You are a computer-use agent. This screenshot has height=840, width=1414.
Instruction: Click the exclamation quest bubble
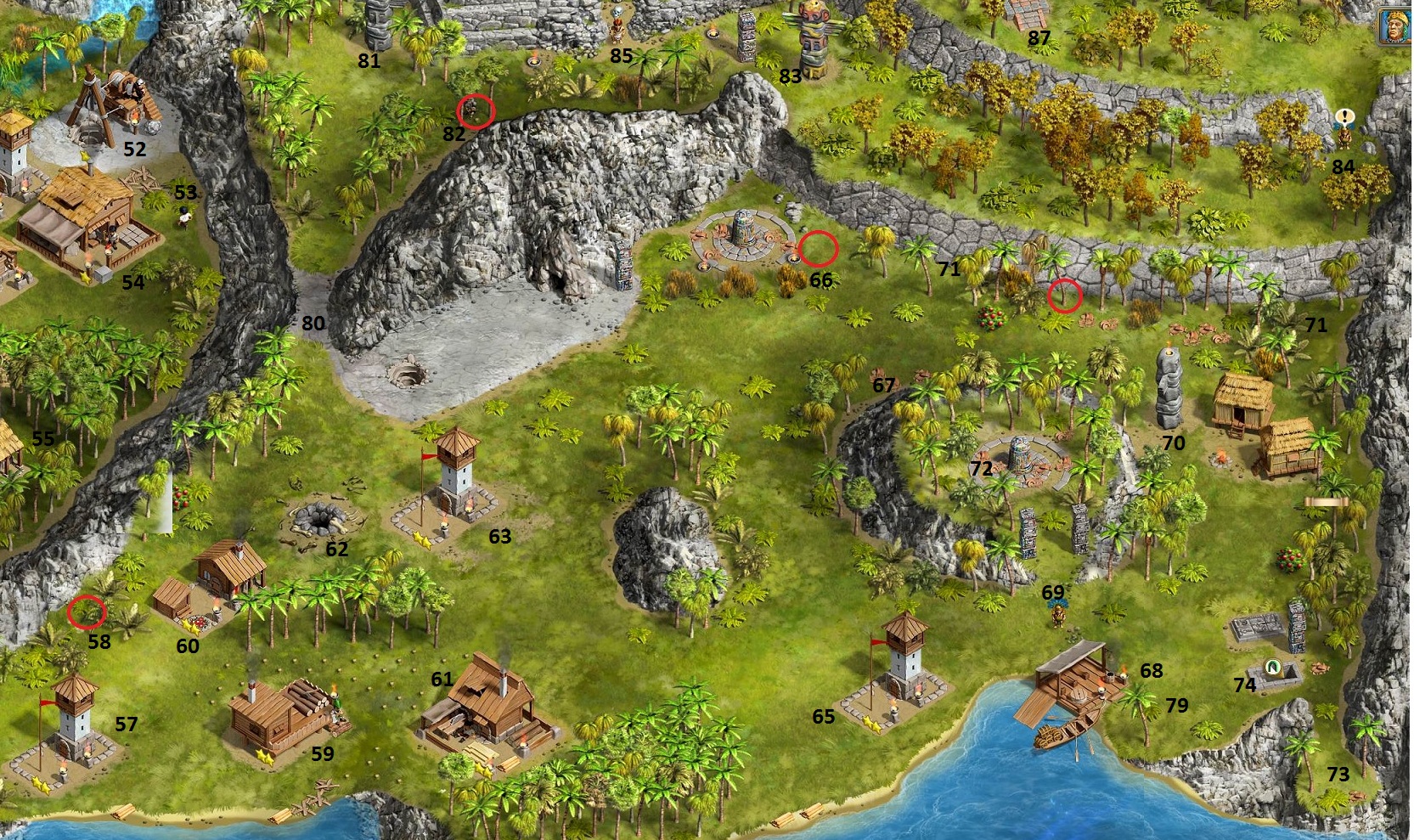click(x=1344, y=116)
